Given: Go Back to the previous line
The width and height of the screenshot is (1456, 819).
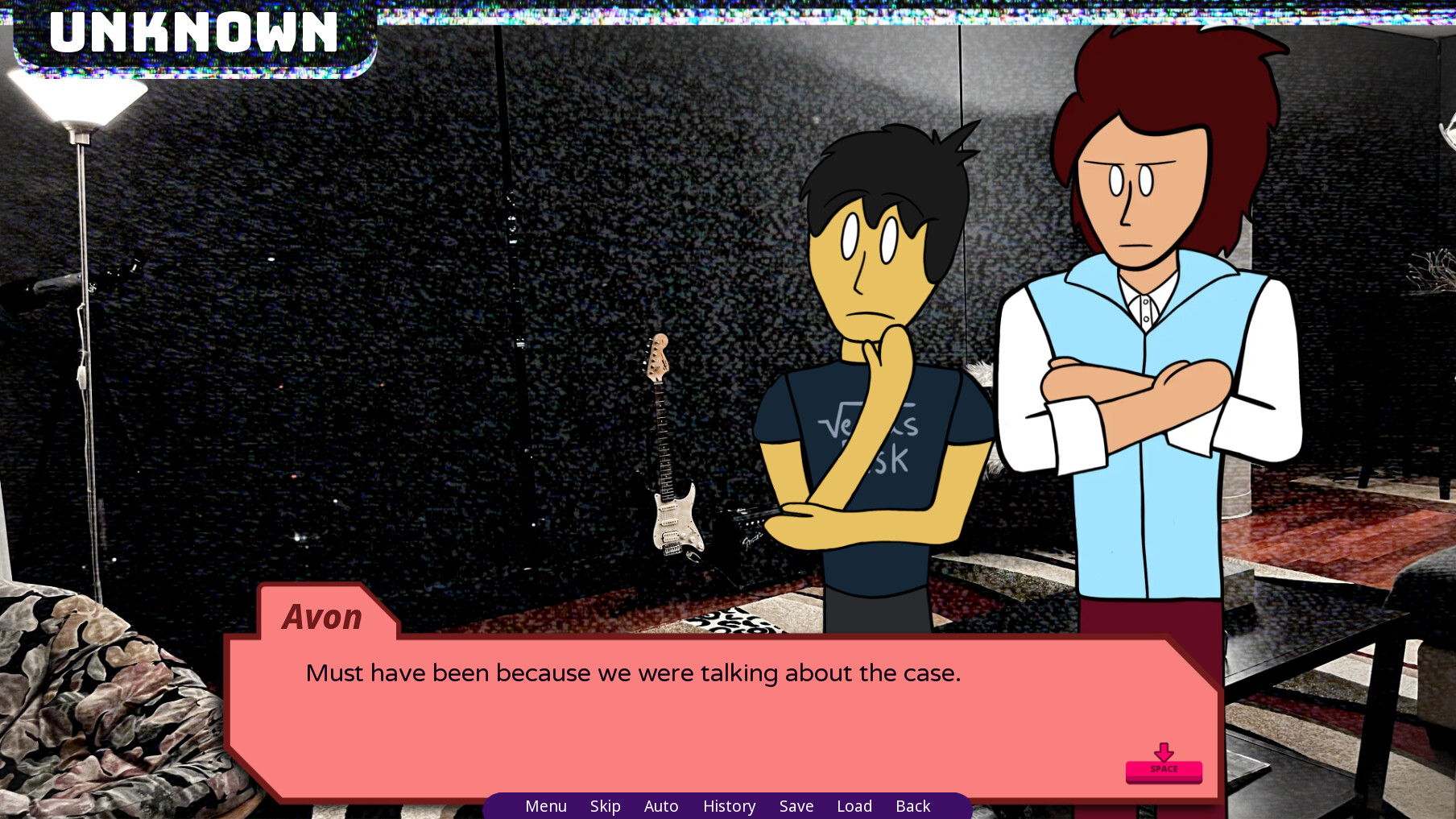Looking at the screenshot, I should coord(912,805).
